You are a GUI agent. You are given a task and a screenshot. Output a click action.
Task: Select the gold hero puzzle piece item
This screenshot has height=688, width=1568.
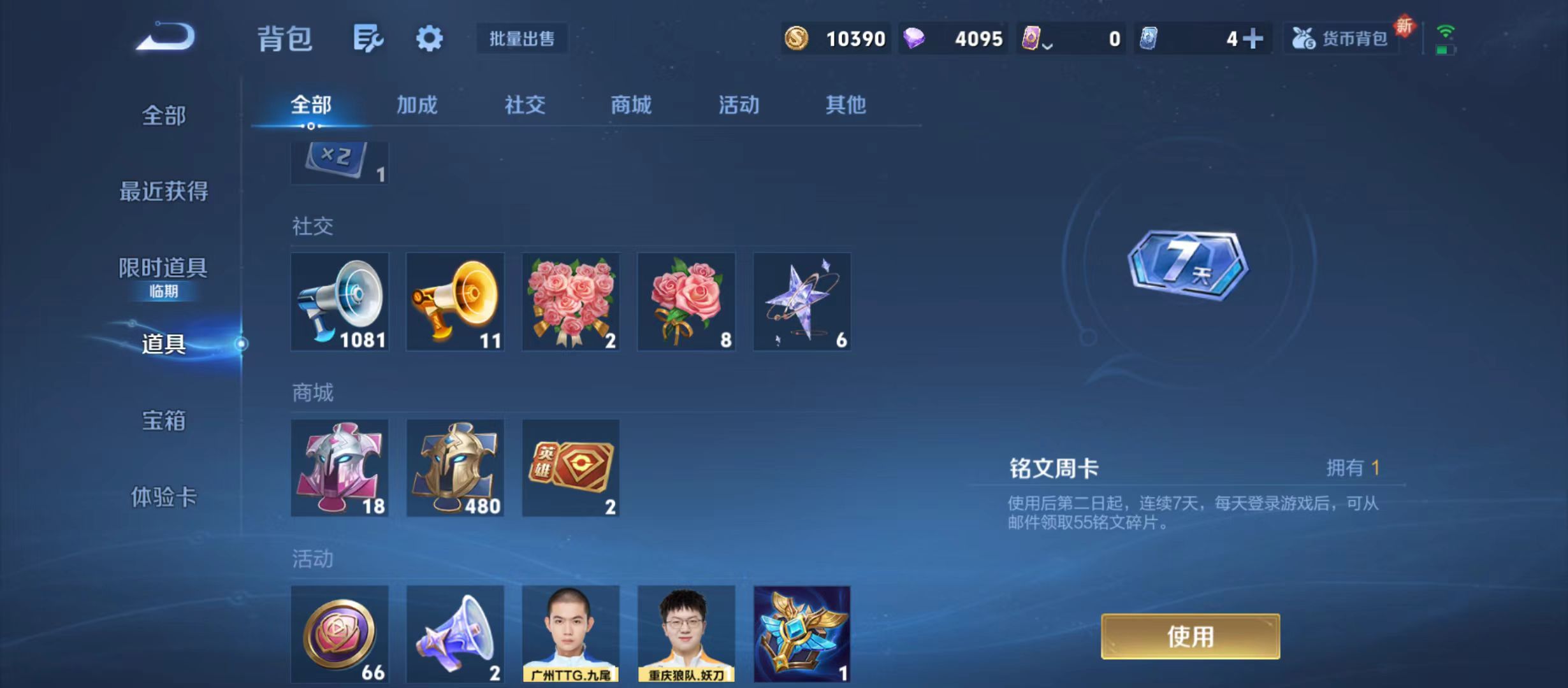pos(455,467)
